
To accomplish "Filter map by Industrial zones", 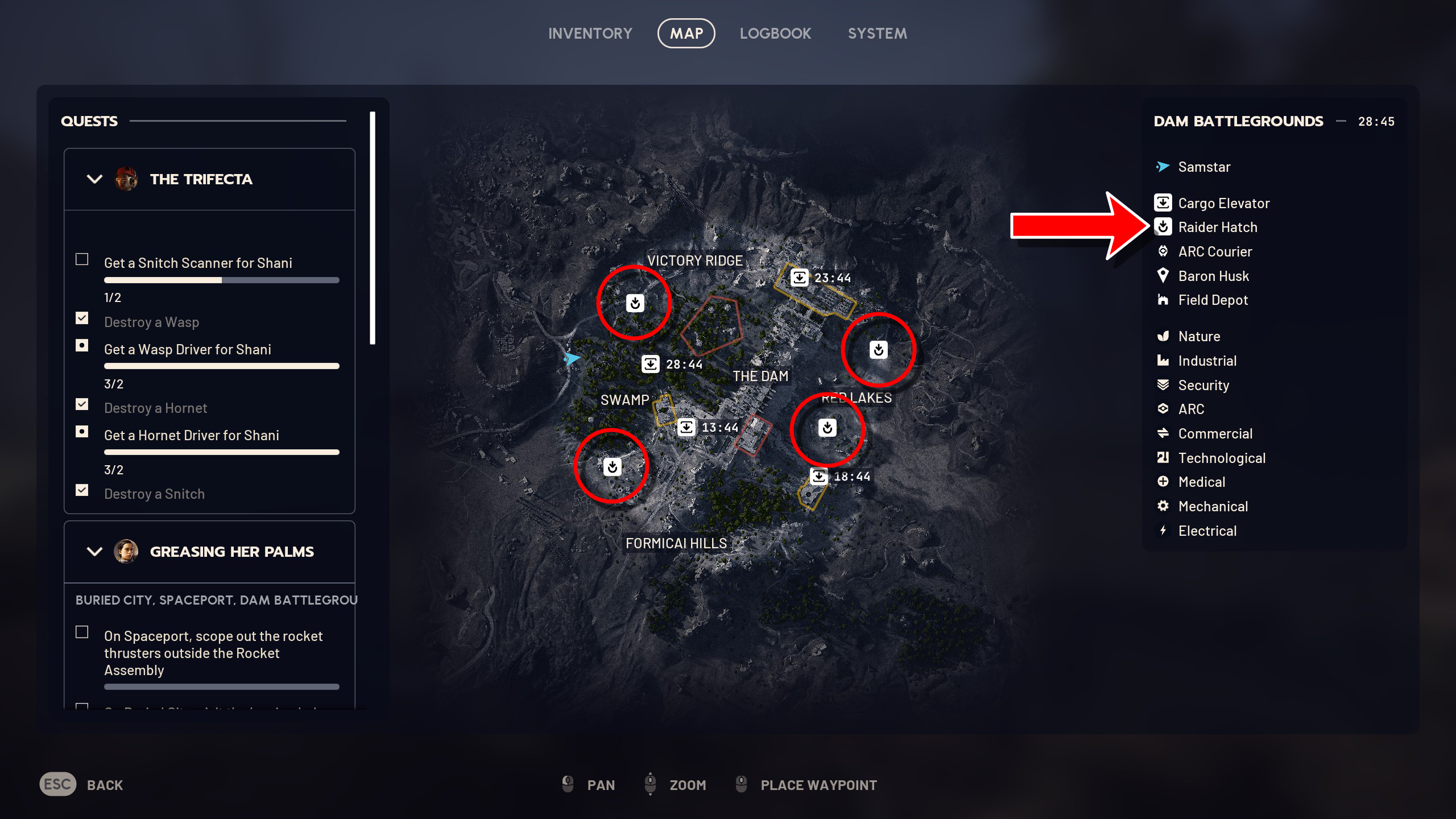I will pyautogui.click(x=1207, y=361).
